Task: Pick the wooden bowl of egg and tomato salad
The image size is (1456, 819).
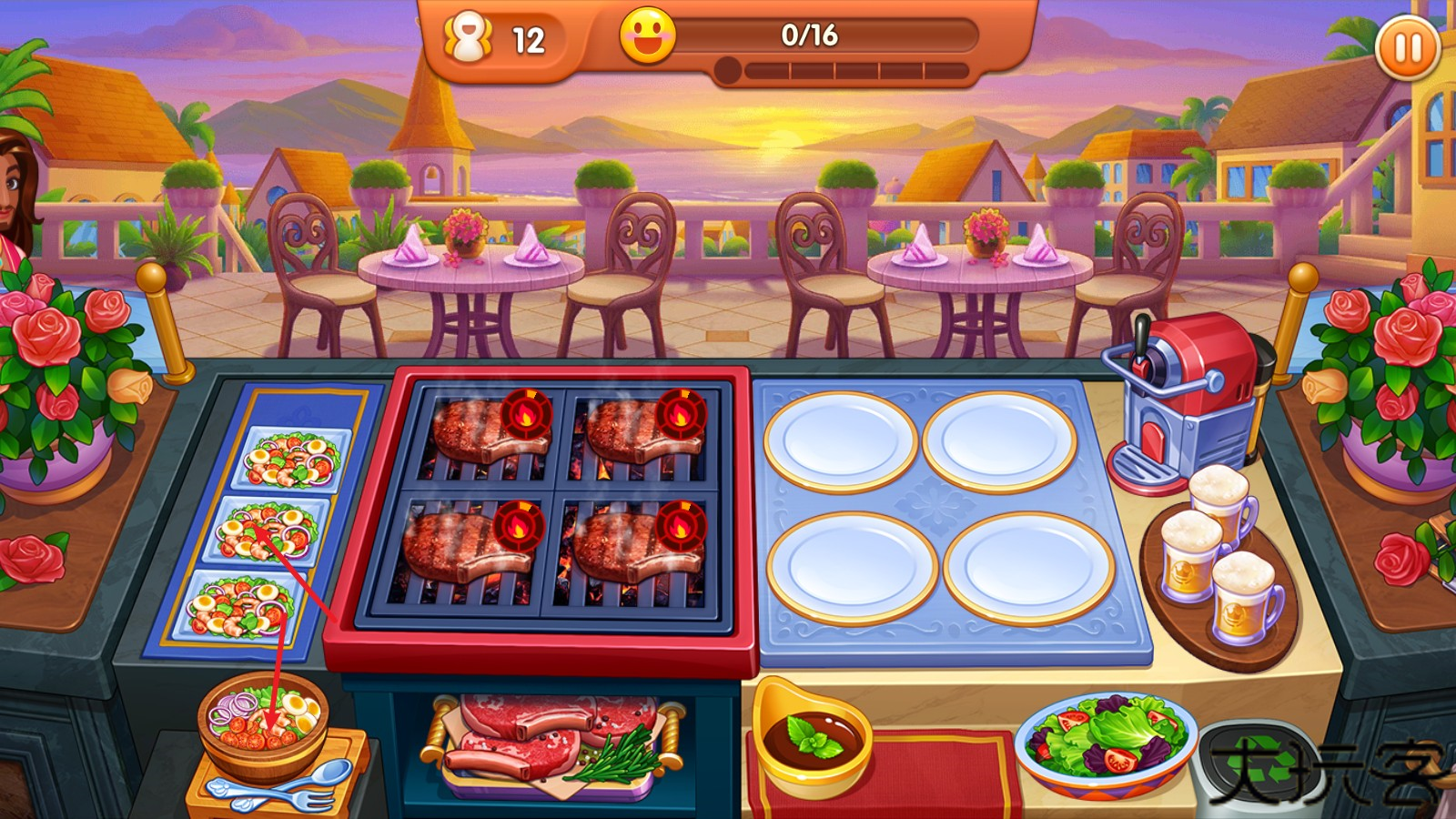Action: [262, 718]
